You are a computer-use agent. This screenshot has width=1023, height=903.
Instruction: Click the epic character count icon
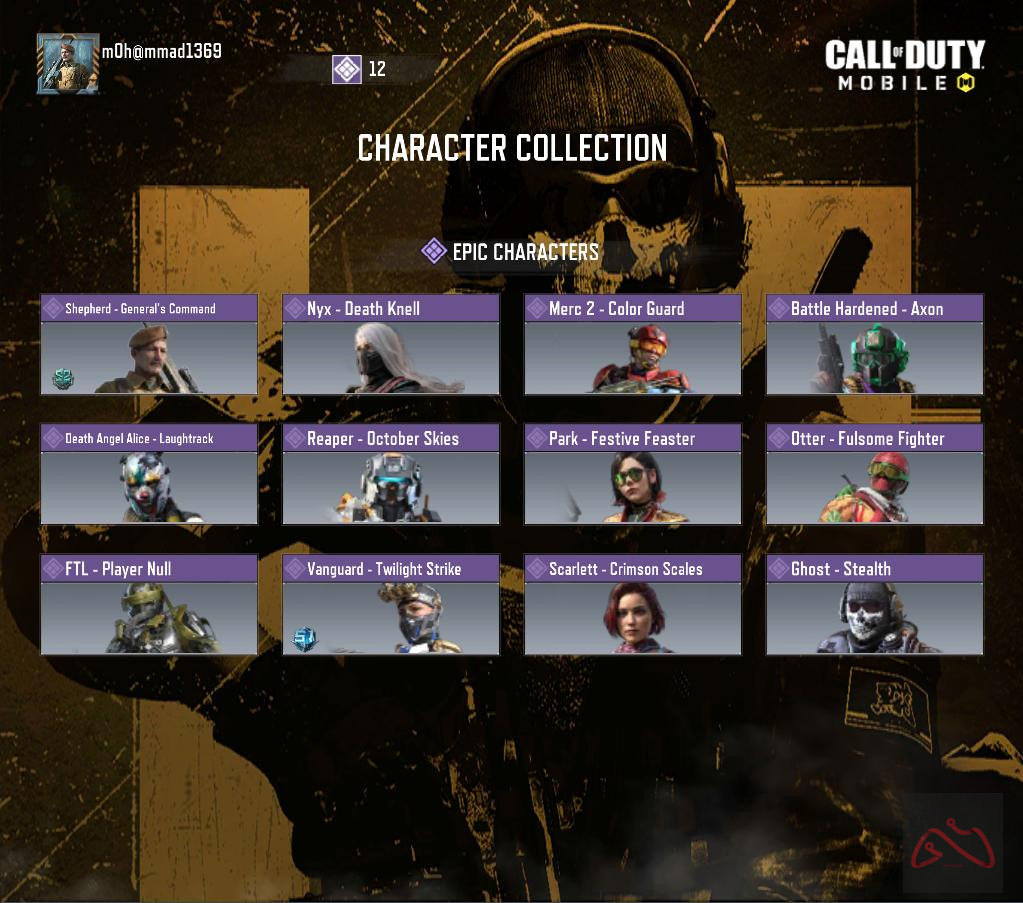point(347,69)
